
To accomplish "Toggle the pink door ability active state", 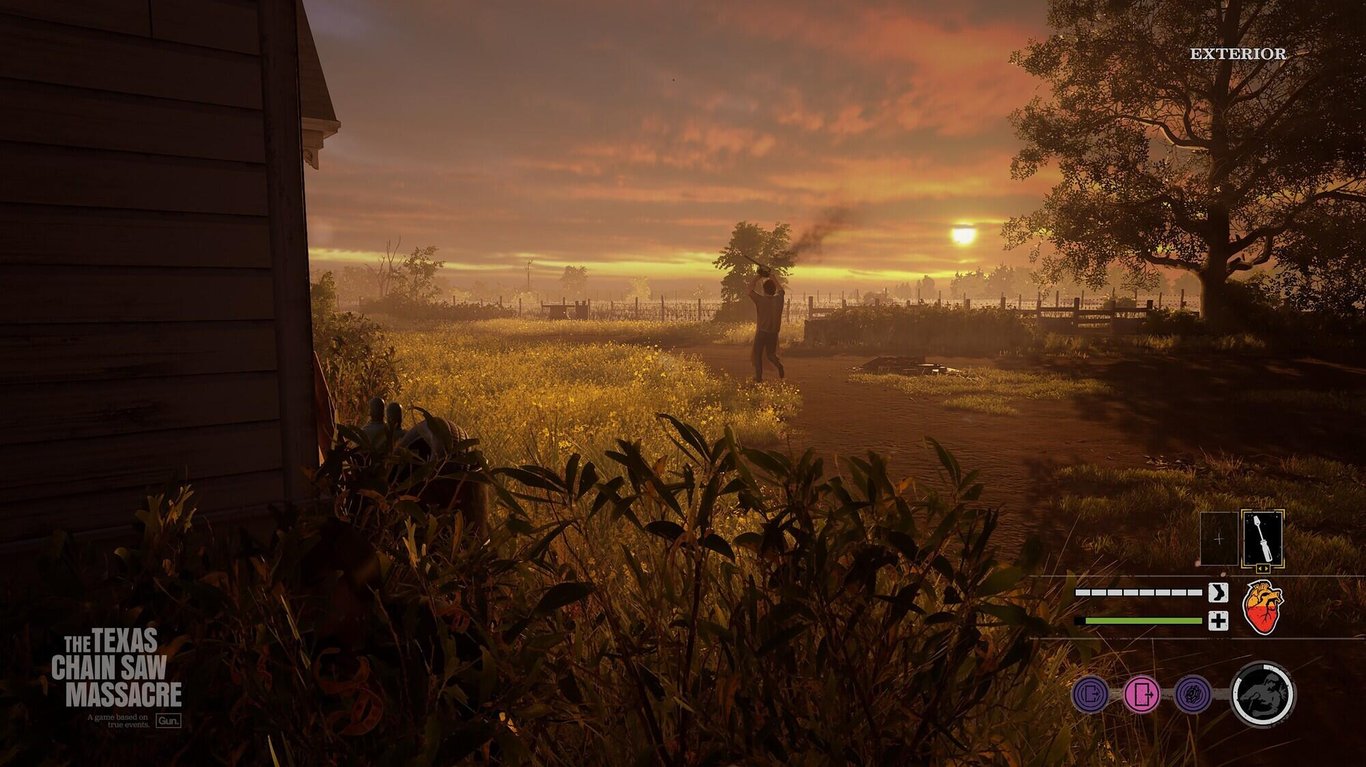I will coord(1143,693).
